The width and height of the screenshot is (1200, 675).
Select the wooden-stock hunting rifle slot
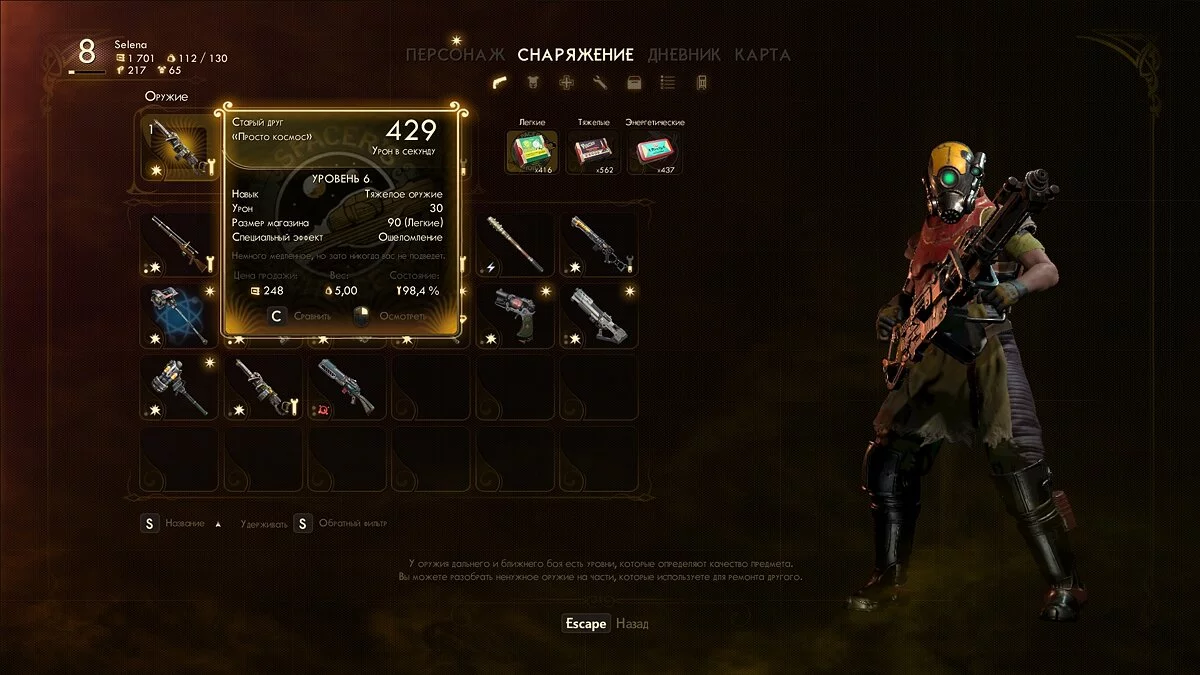180,243
